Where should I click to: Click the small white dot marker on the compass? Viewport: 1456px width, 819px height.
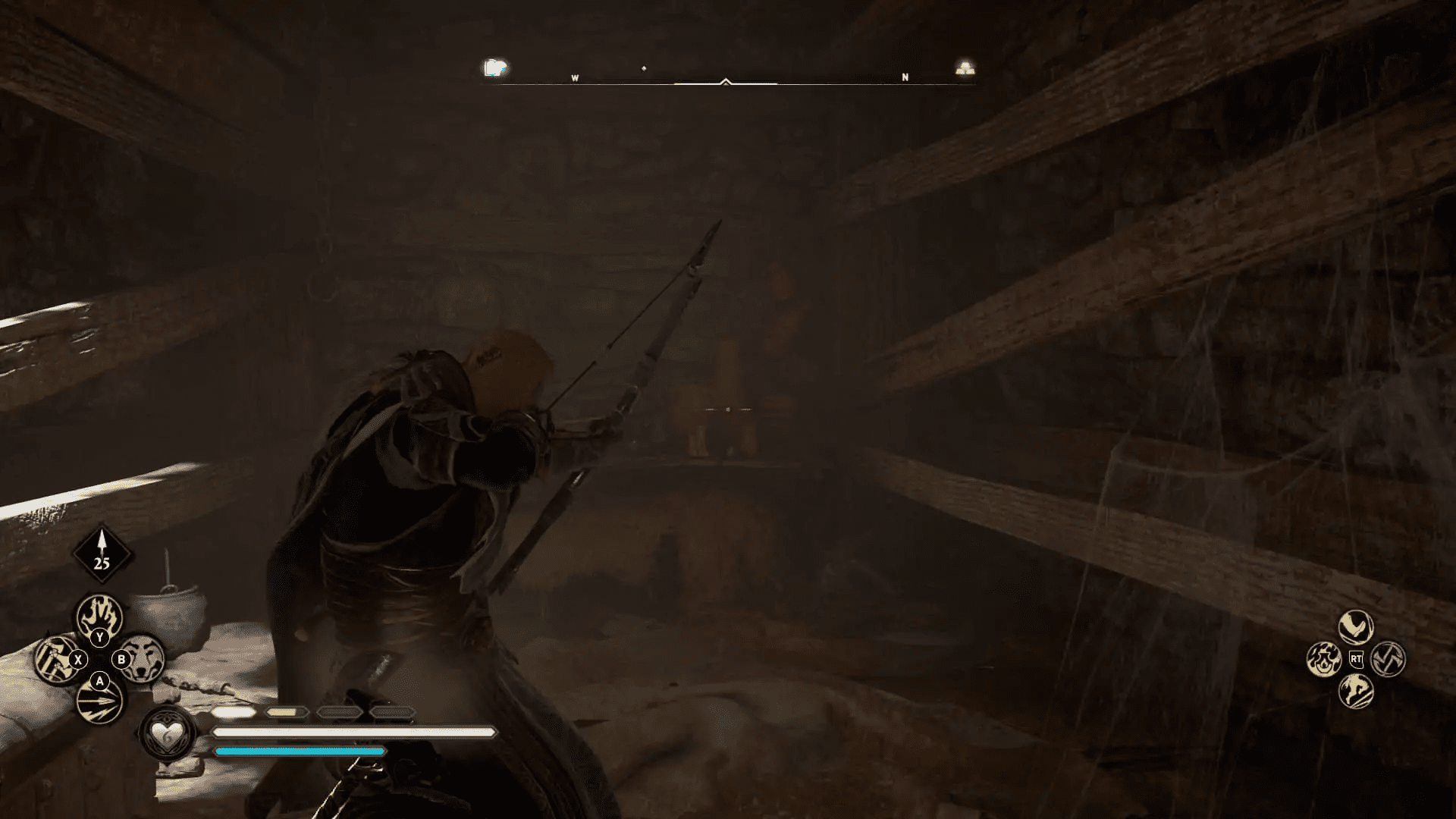[x=645, y=68]
